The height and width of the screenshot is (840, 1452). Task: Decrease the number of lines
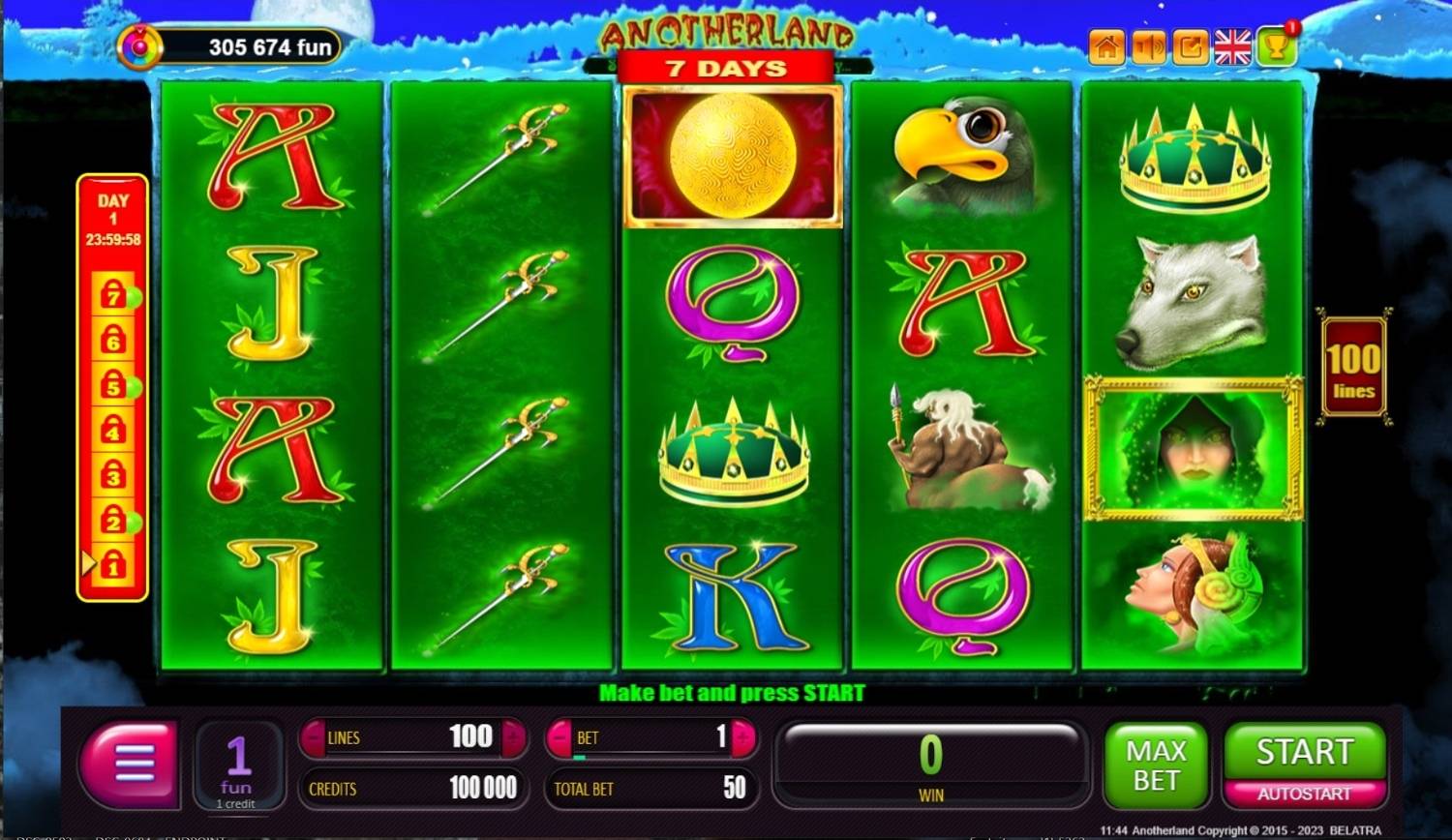[313, 737]
